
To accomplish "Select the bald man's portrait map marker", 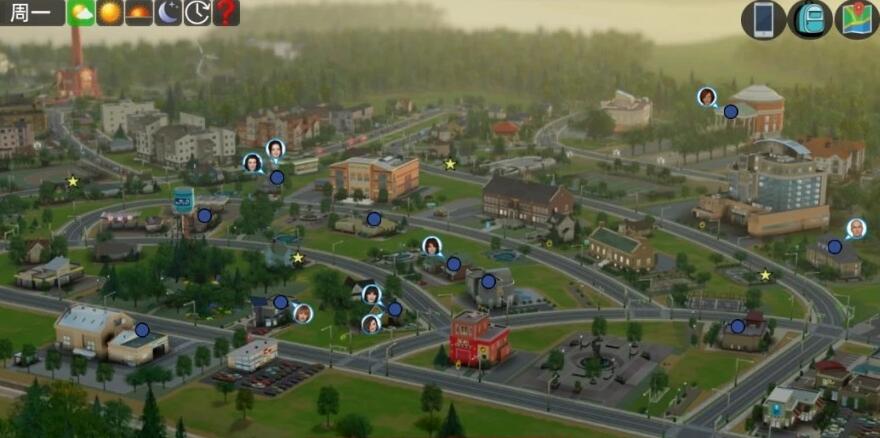I will [856, 229].
